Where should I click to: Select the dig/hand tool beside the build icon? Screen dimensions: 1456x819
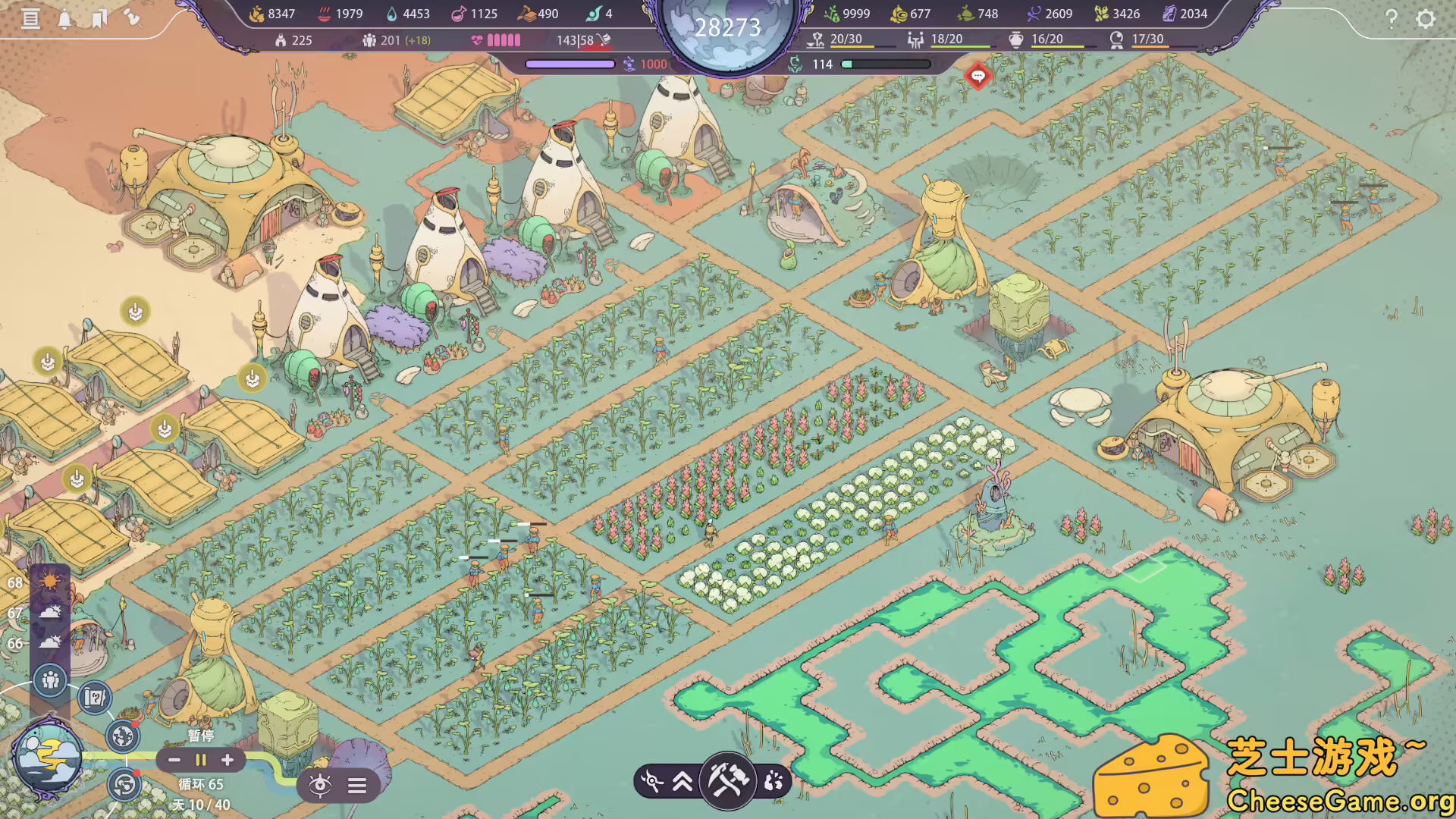pyautogui.click(x=773, y=780)
